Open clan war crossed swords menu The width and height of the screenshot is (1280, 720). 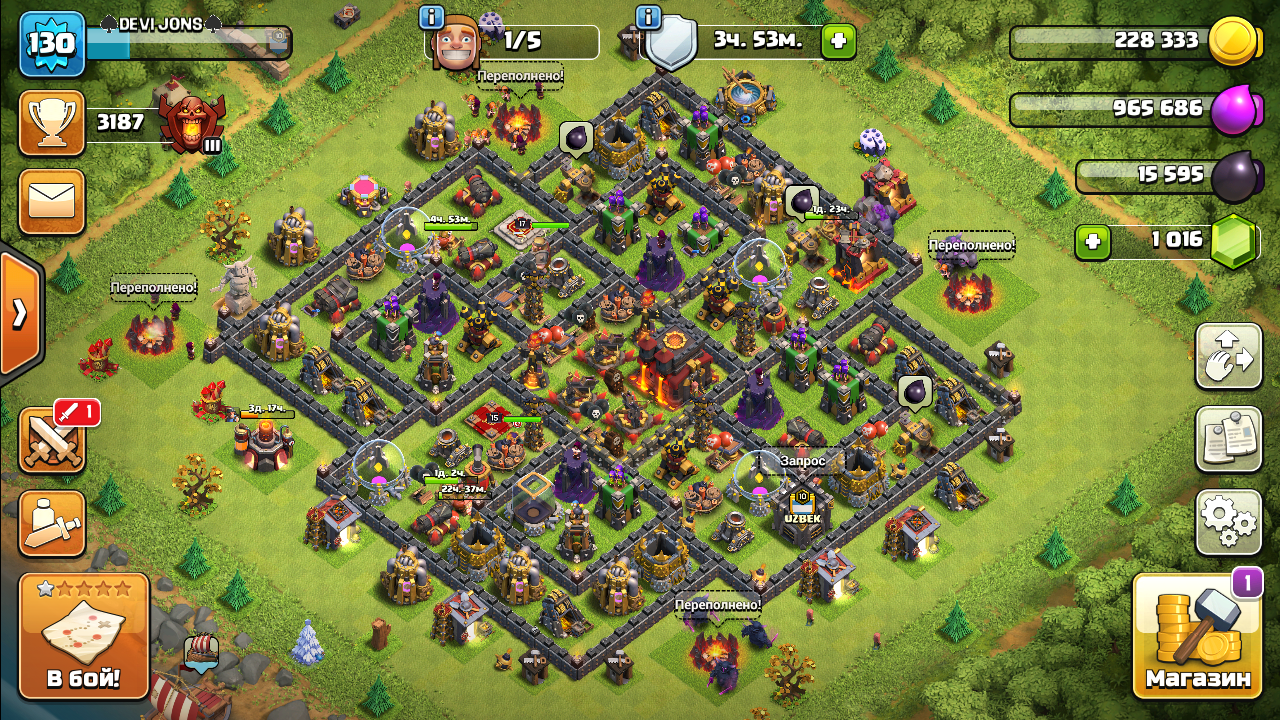point(51,441)
